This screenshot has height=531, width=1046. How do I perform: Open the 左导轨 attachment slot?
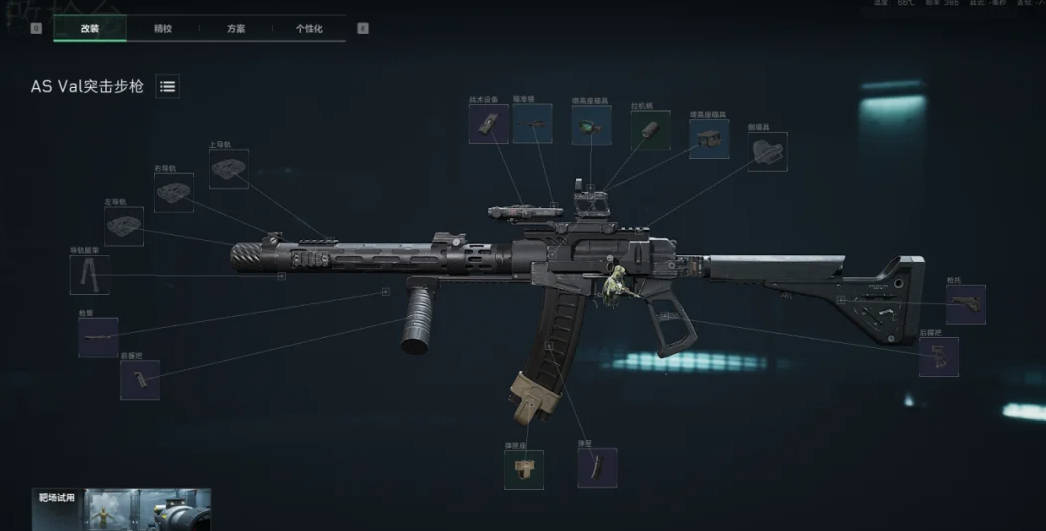tap(124, 226)
